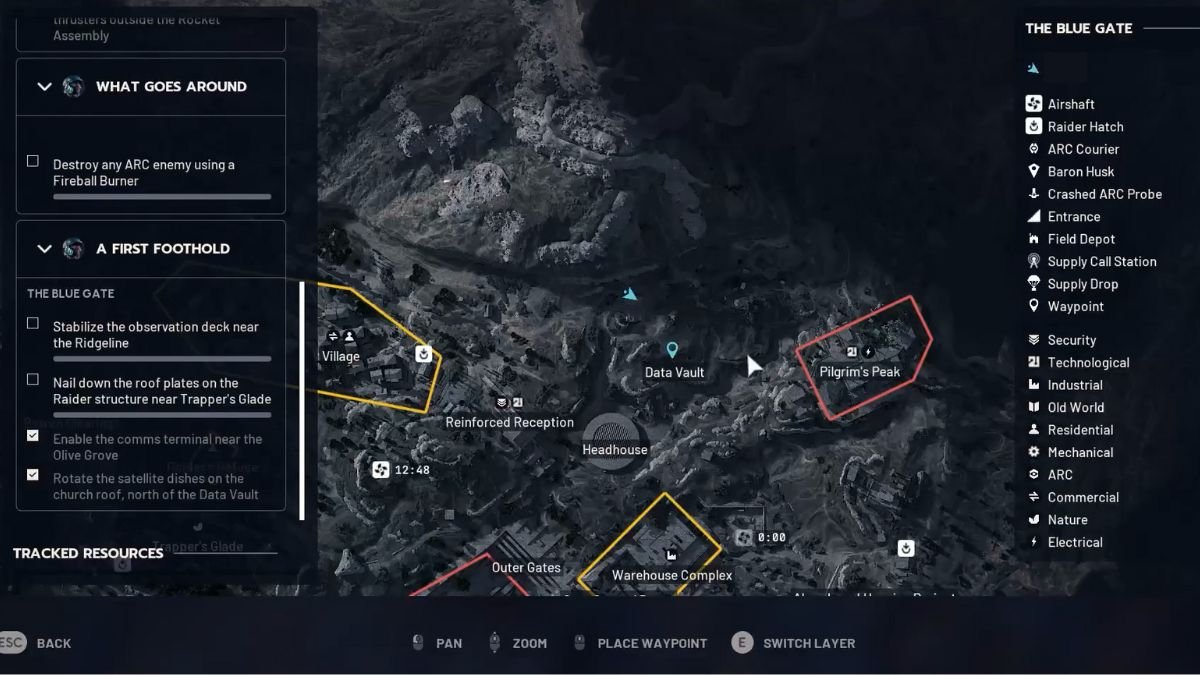Select the airshaft marker showing 12:48
1200x675 pixels.
pos(380,470)
